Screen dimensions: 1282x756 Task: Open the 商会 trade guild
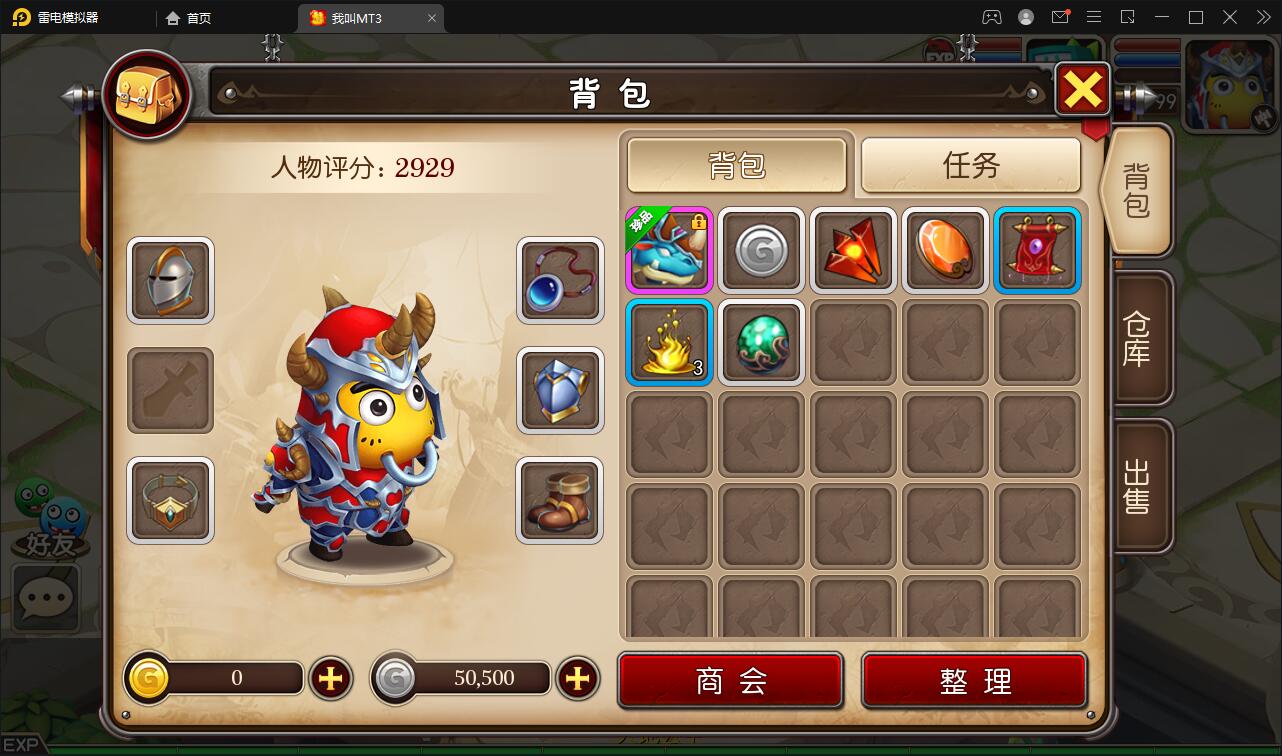[729, 678]
